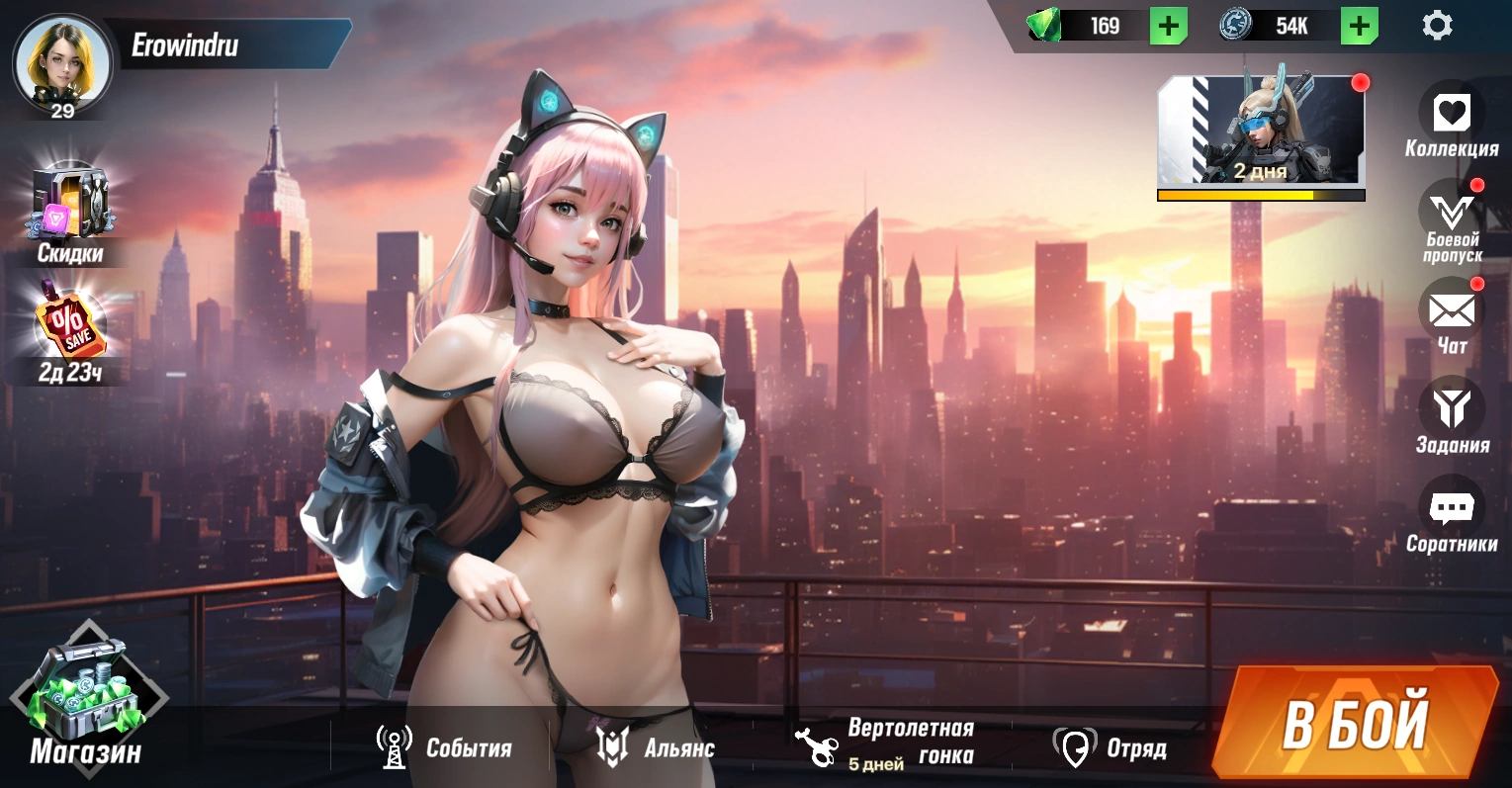Start a battle with the В БОЙ button
Screen dimensions: 1512x788
pyautogui.click(x=1356, y=723)
